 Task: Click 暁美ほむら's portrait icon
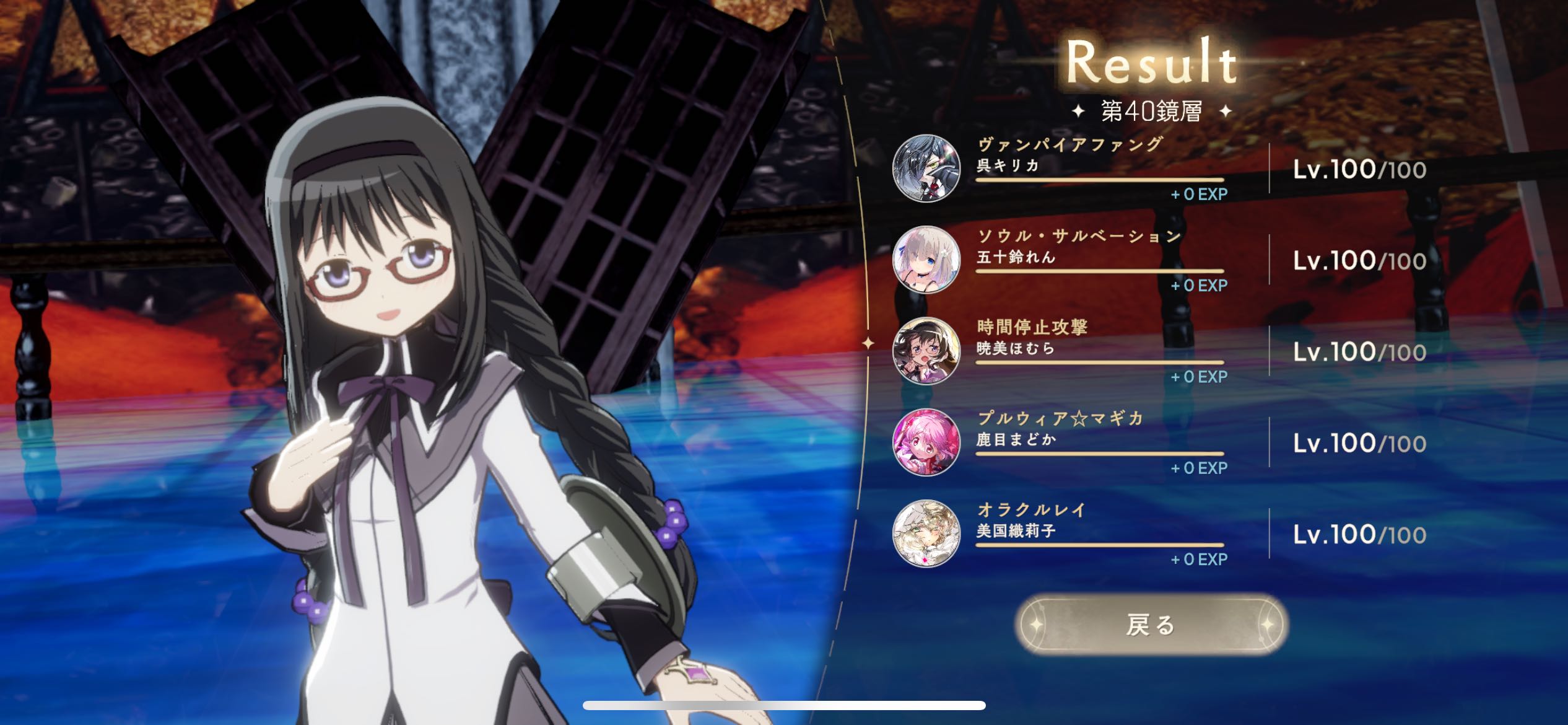(x=926, y=351)
